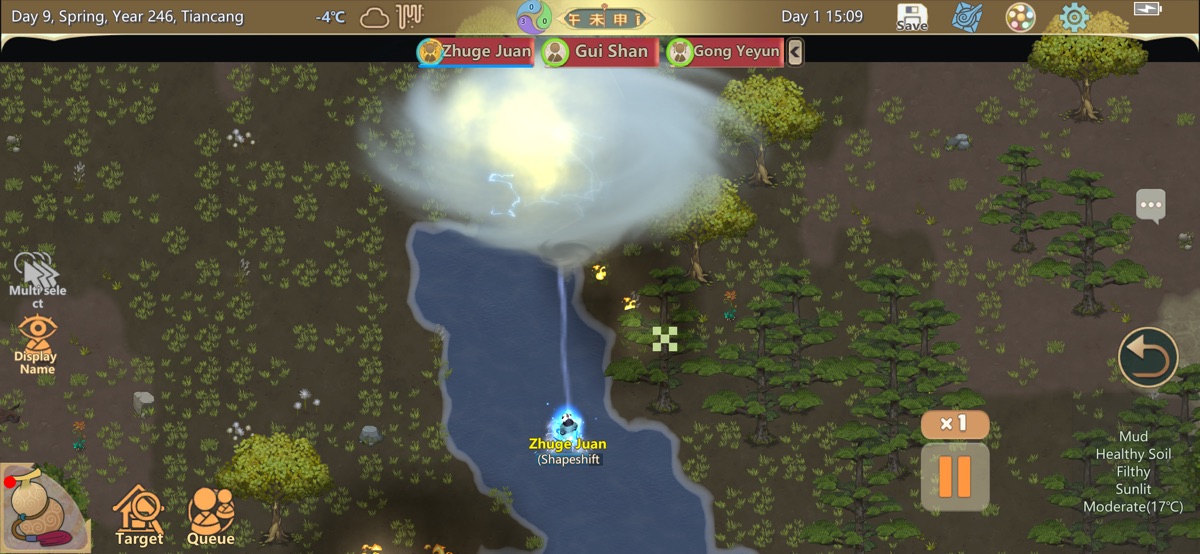Change the x1 game speed
This screenshot has width=1200, height=554.
pyautogui.click(x=955, y=424)
